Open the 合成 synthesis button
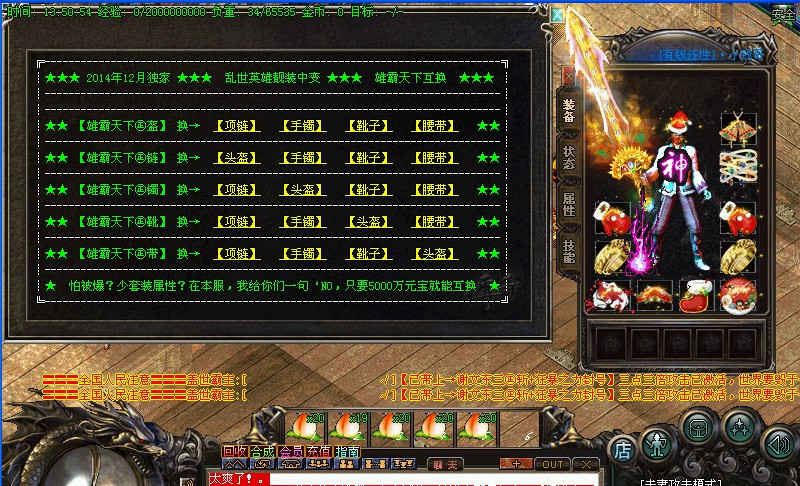The width and height of the screenshot is (800, 486). tap(263, 453)
